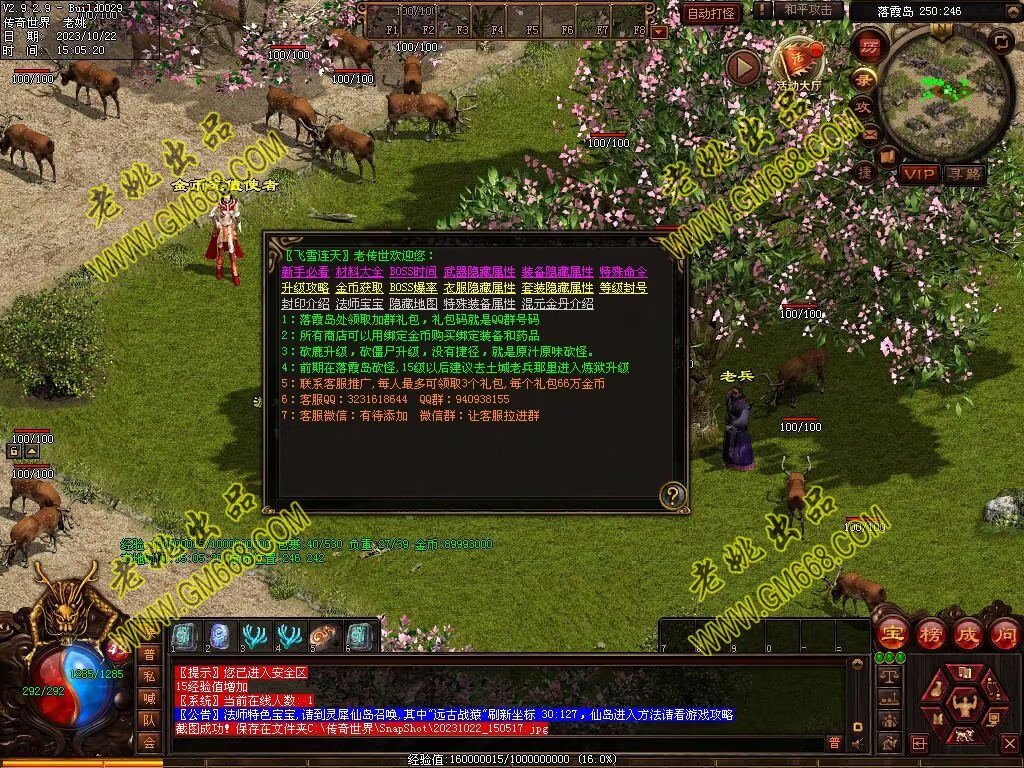Click the minimap refresh arrows button

(x=1000, y=41)
